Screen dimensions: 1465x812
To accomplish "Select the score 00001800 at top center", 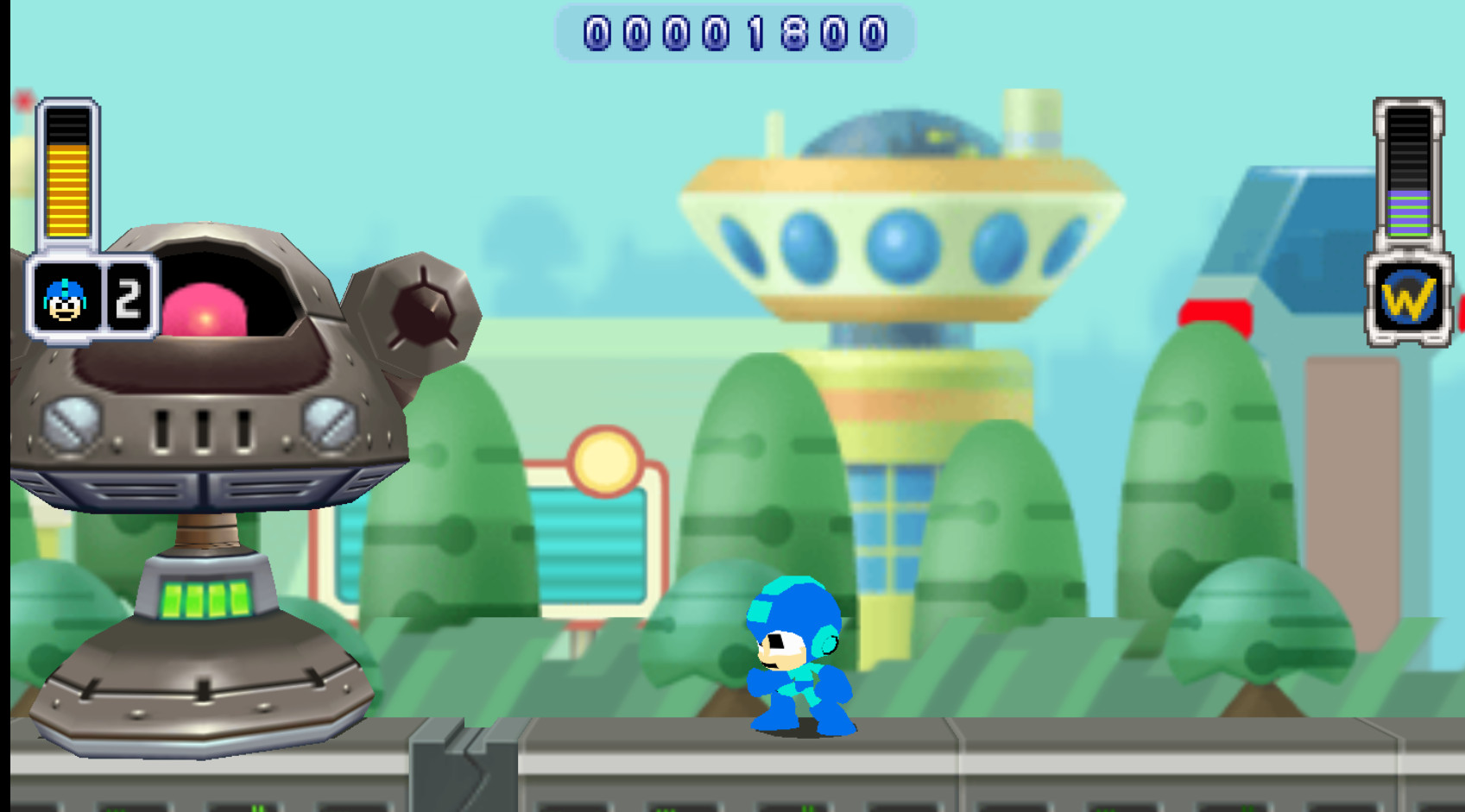I will pyautogui.click(x=736, y=35).
